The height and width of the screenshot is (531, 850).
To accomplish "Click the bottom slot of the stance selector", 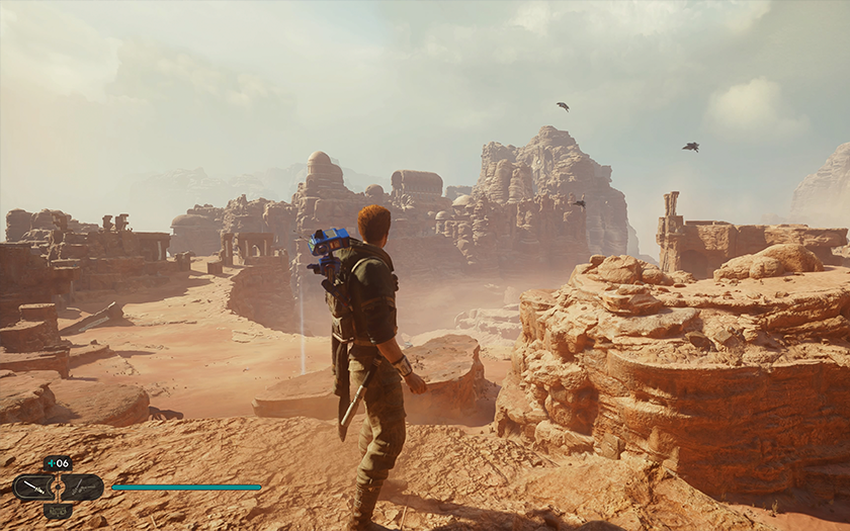I will [x=57, y=511].
